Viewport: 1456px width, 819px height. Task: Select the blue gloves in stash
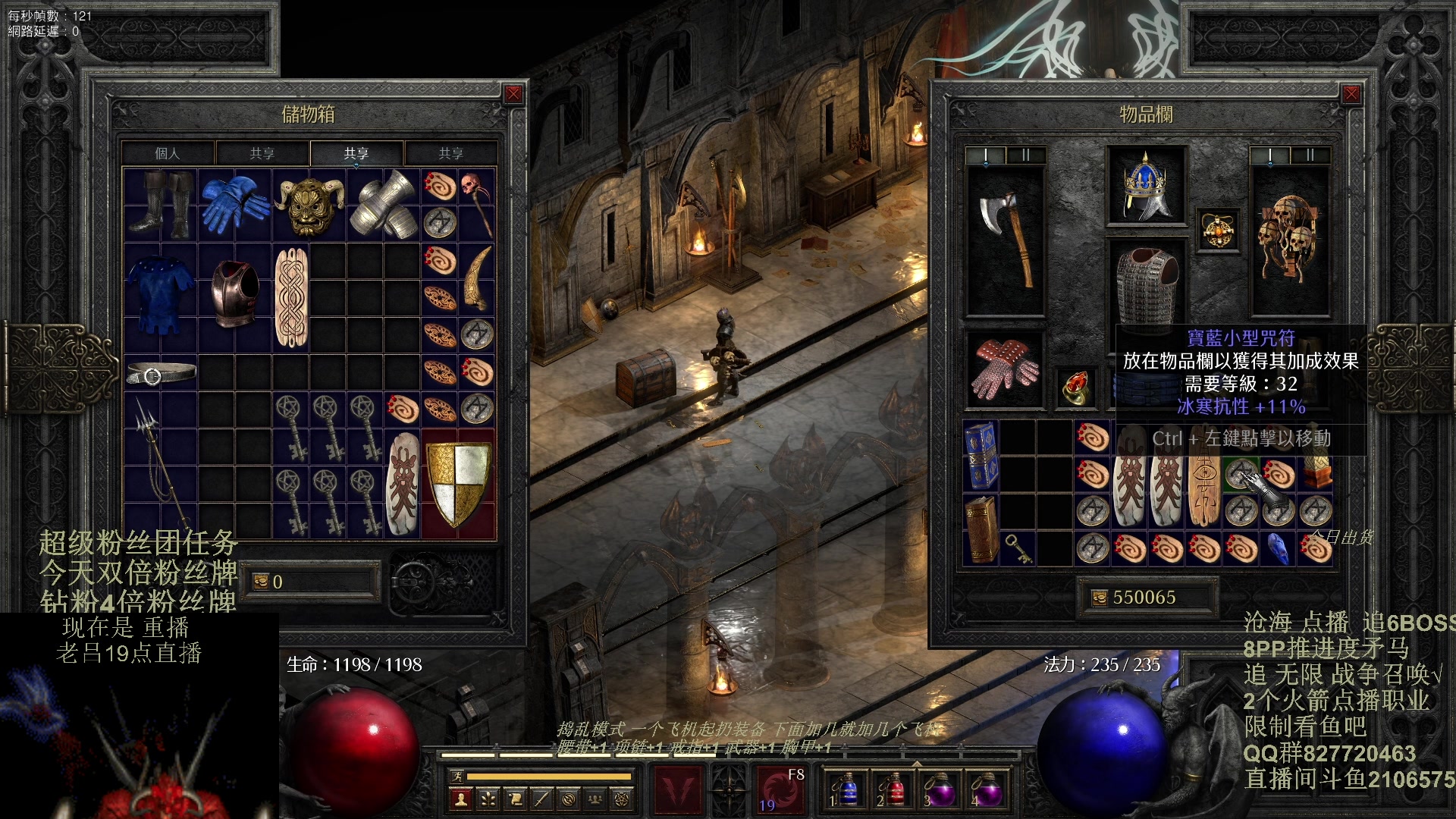[x=234, y=202]
